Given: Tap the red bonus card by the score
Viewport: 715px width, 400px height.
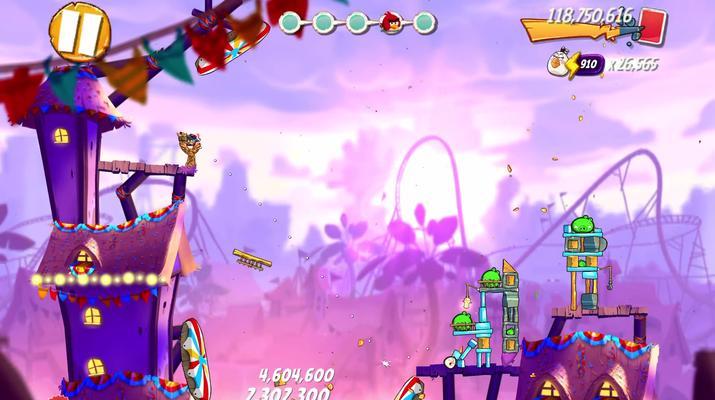Looking at the screenshot, I should pyautogui.click(x=653, y=23).
